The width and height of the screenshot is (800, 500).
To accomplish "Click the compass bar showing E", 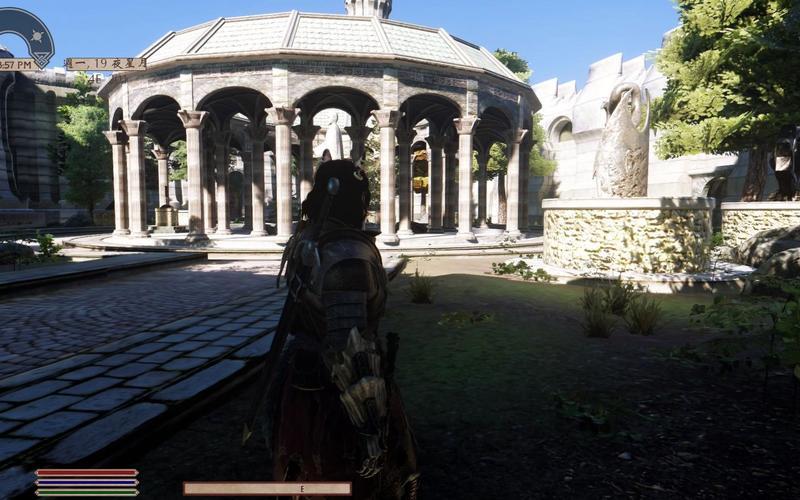I will tap(267, 489).
